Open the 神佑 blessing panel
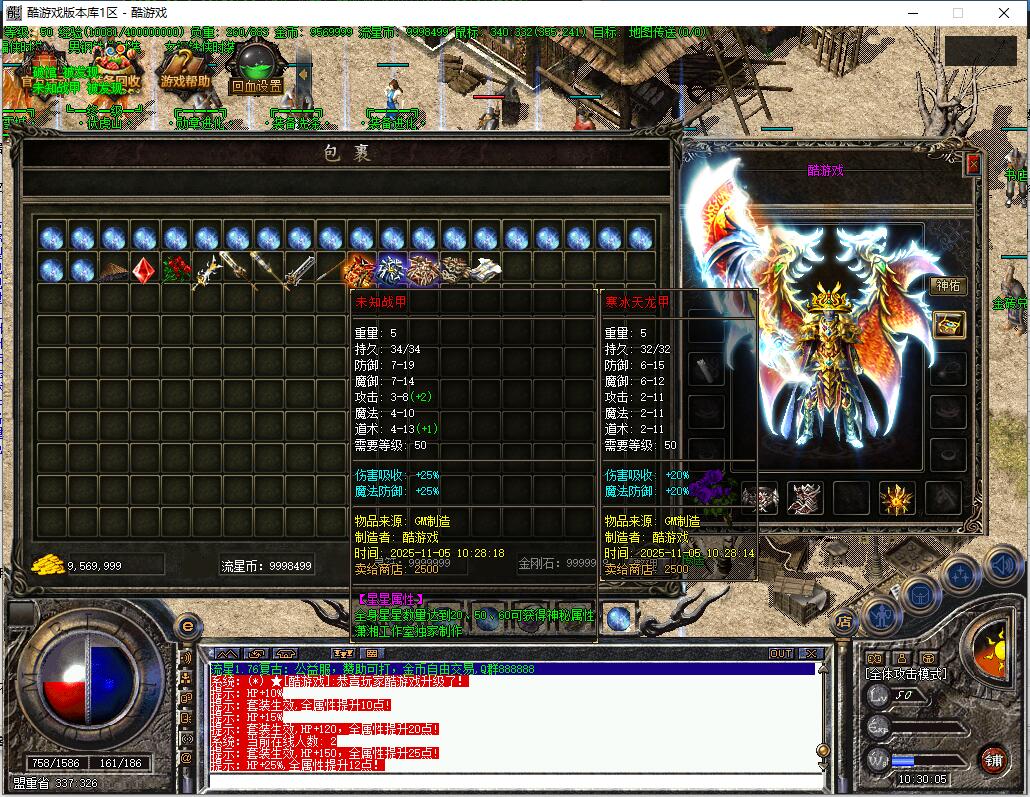The height and width of the screenshot is (797, 1030). coord(946,286)
